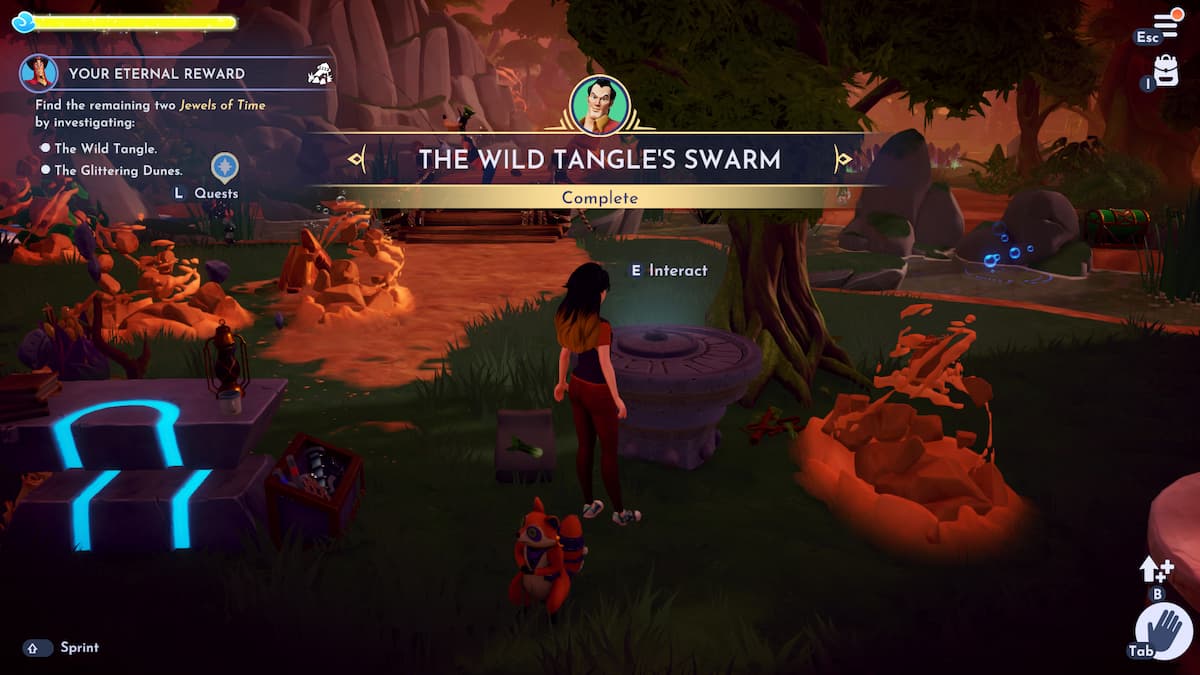
Task: Open the main menu hamburger icon
Action: tap(1166, 23)
